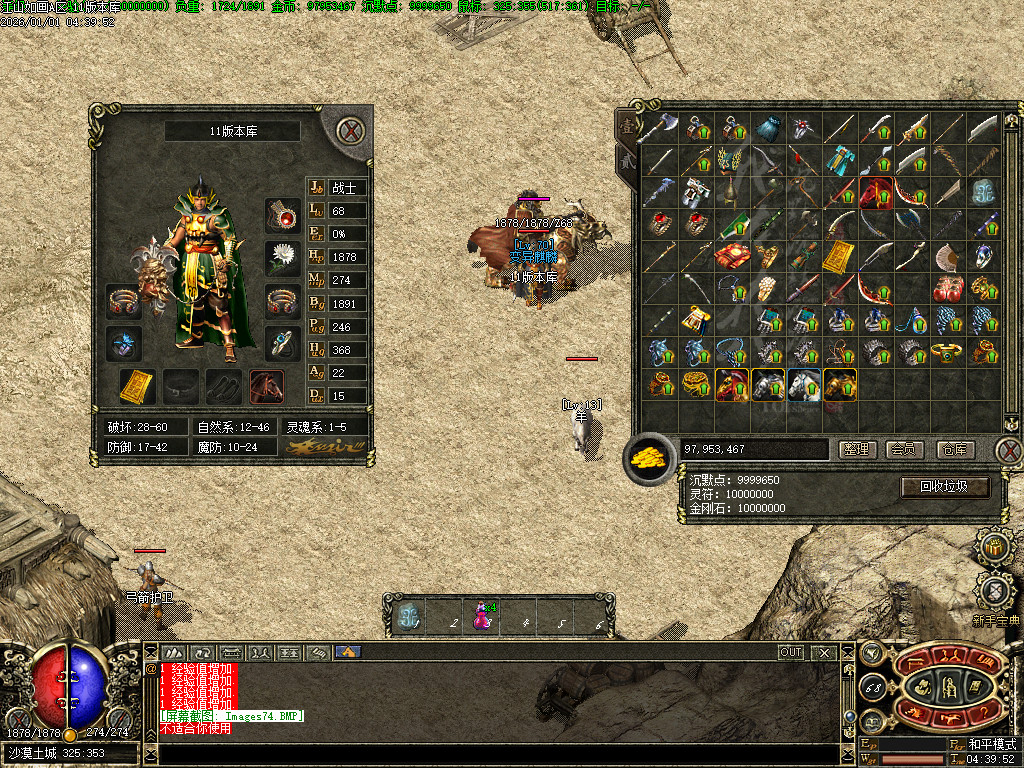The height and width of the screenshot is (768, 1024).
Task: Click the OUT button on chat bar
Action: click(791, 652)
